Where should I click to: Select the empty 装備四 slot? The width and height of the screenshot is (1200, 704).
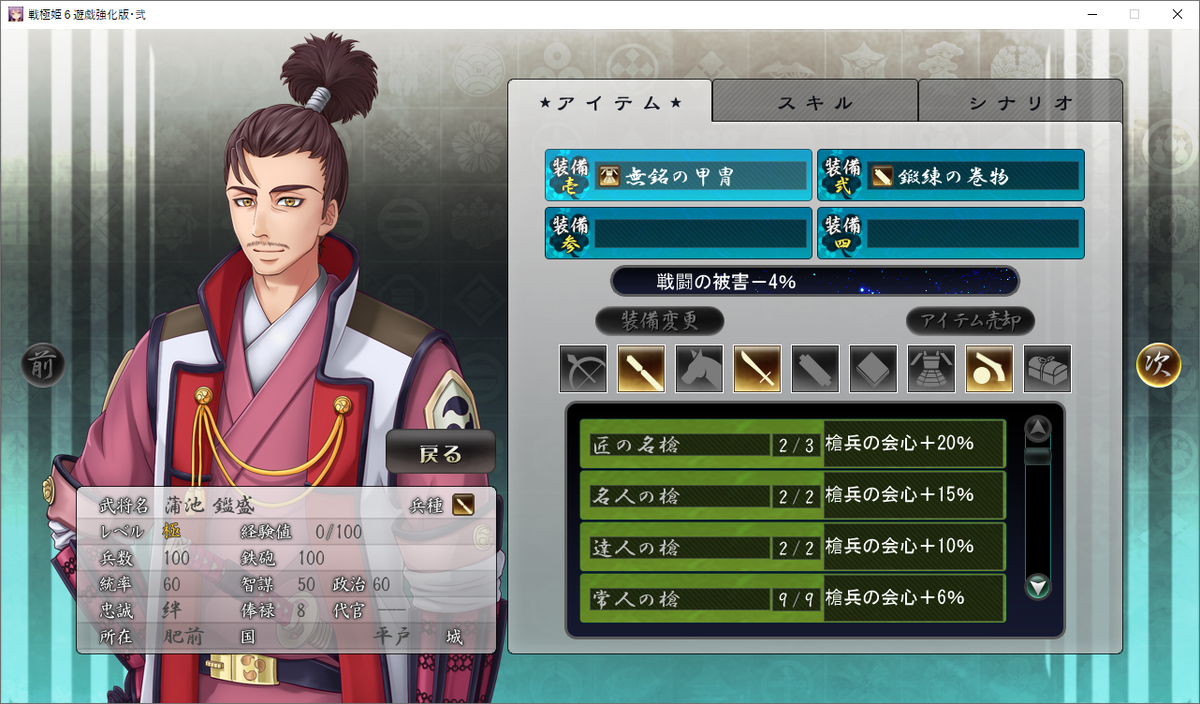coord(950,233)
